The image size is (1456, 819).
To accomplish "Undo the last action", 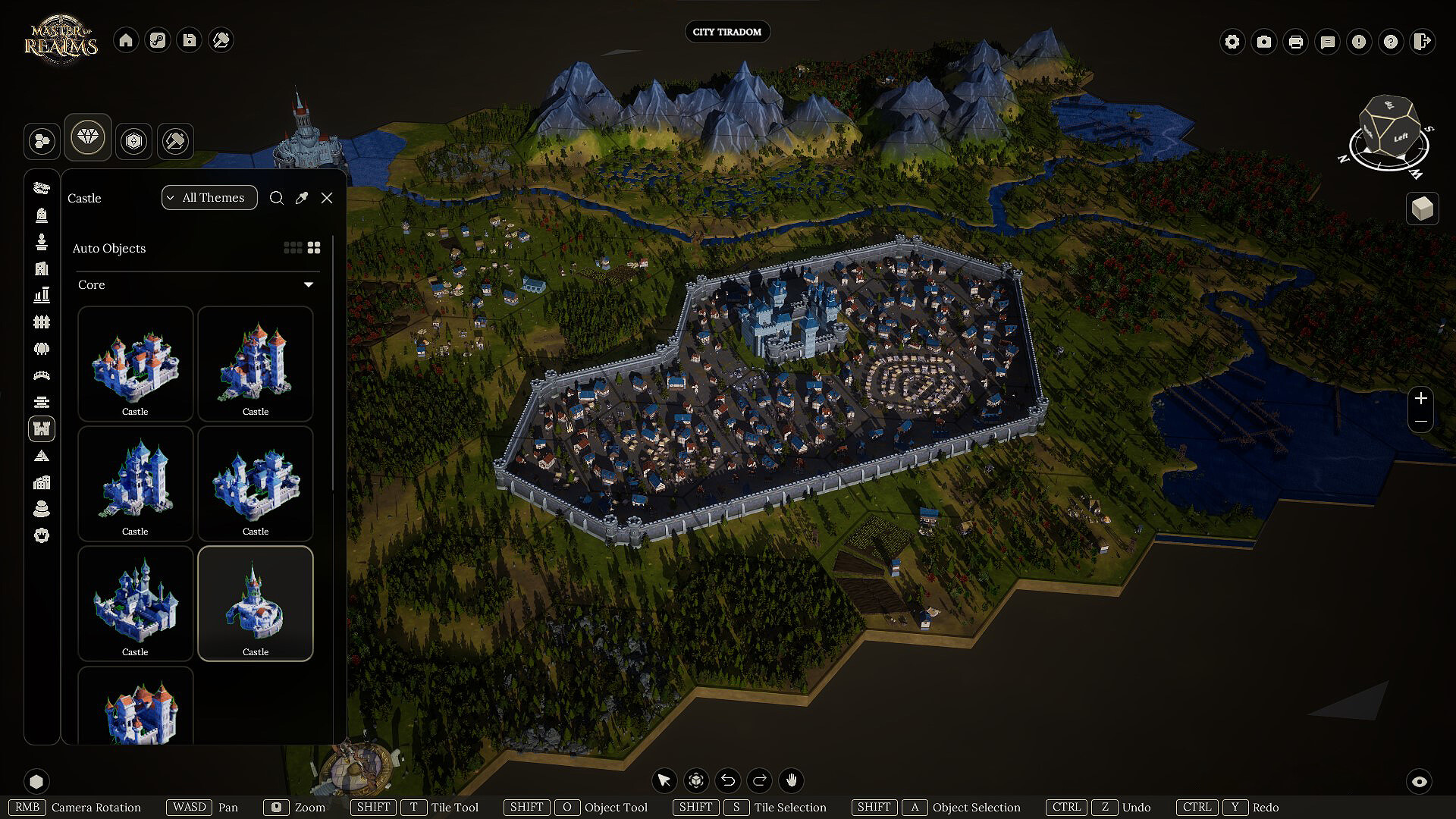I will click(728, 780).
